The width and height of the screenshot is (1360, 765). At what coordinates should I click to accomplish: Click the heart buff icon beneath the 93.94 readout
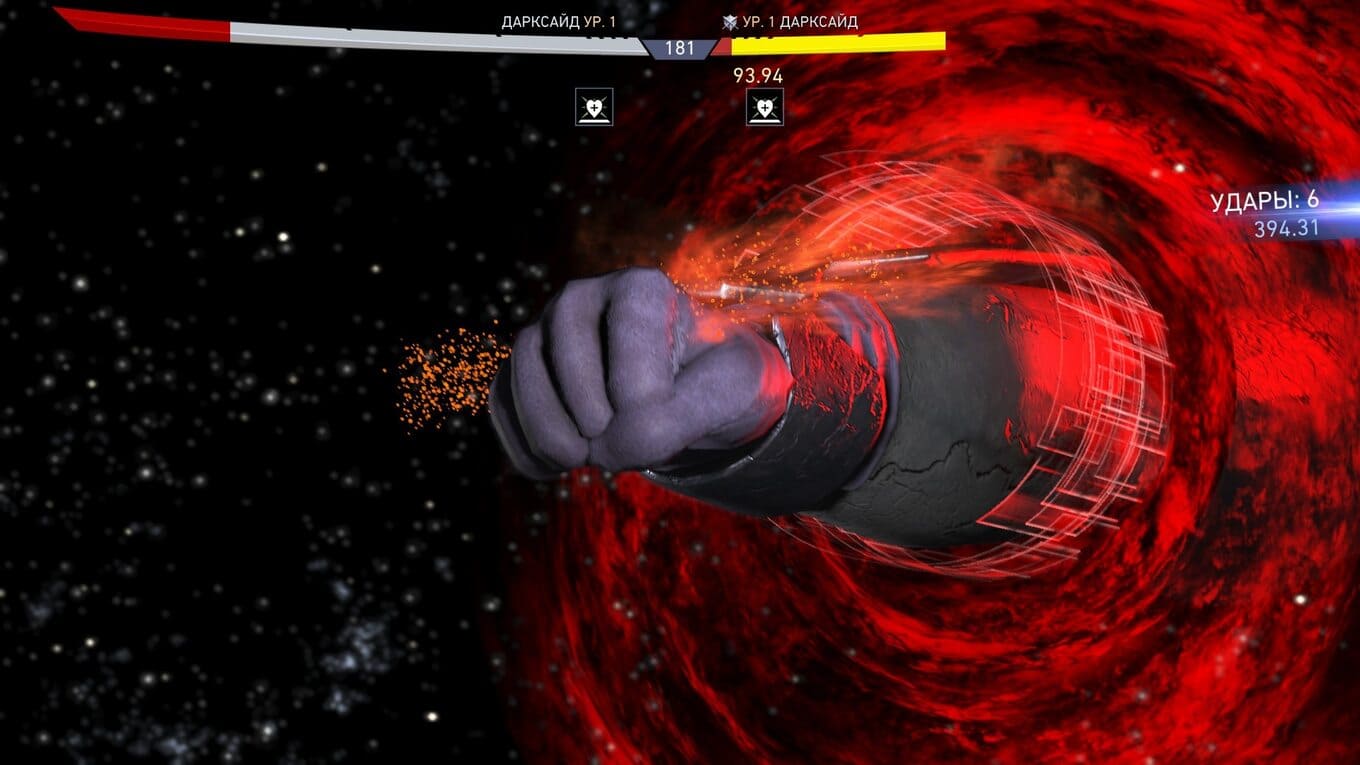765,107
